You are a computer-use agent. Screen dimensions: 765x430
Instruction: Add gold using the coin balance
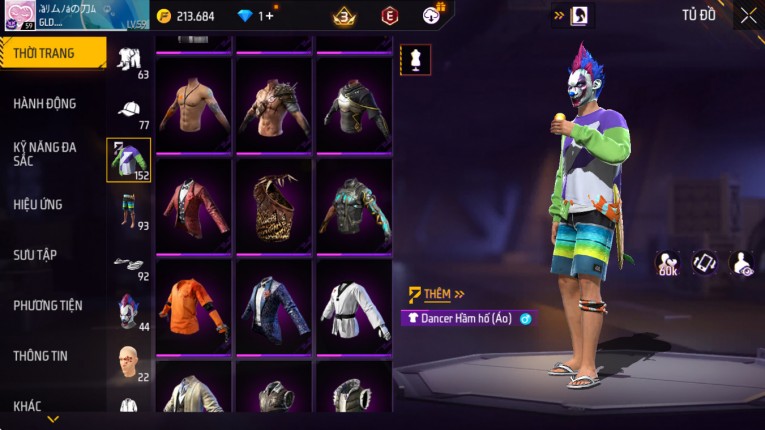click(192, 16)
